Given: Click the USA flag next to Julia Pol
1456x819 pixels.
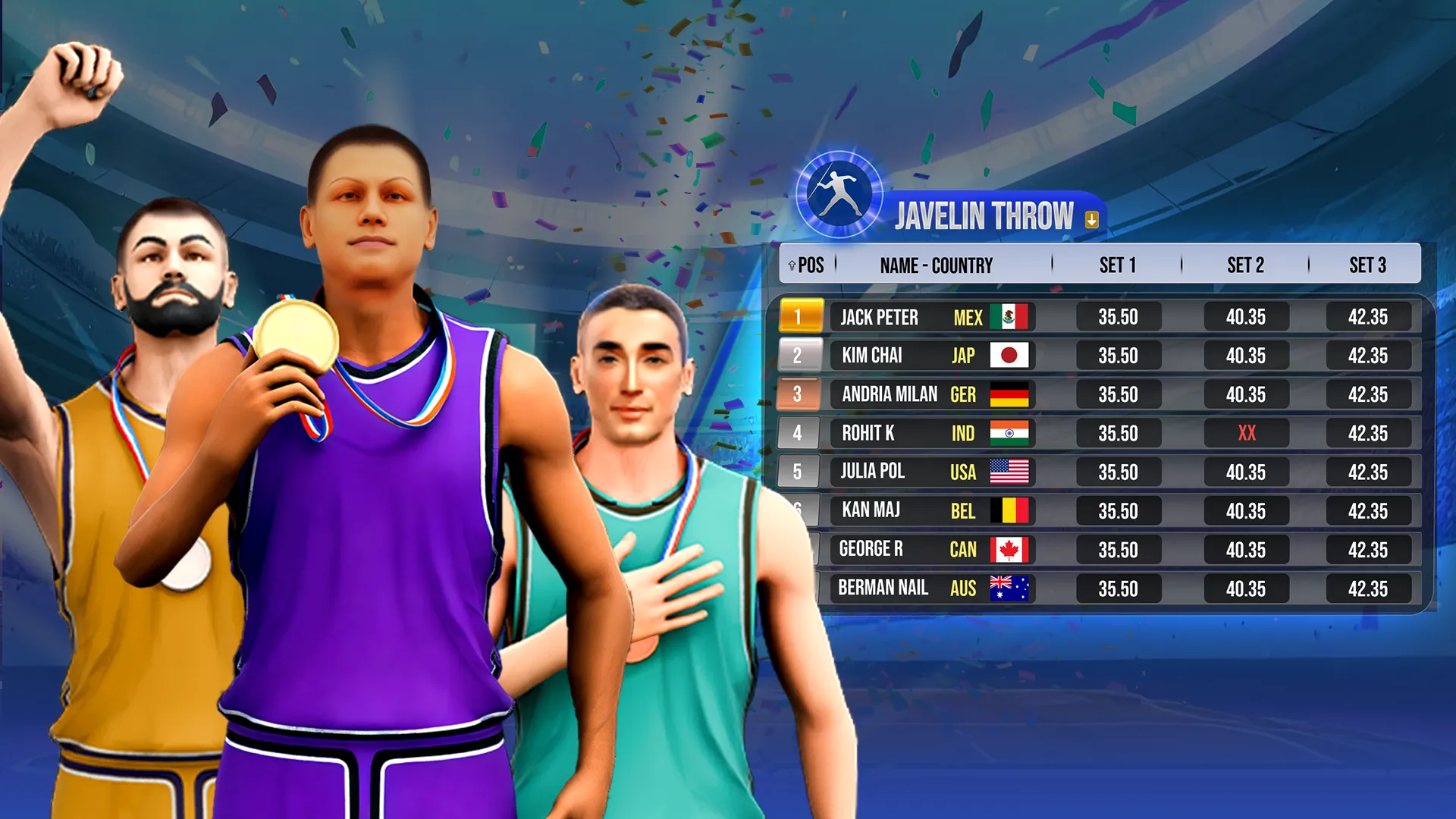Looking at the screenshot, I should 1012,472.
